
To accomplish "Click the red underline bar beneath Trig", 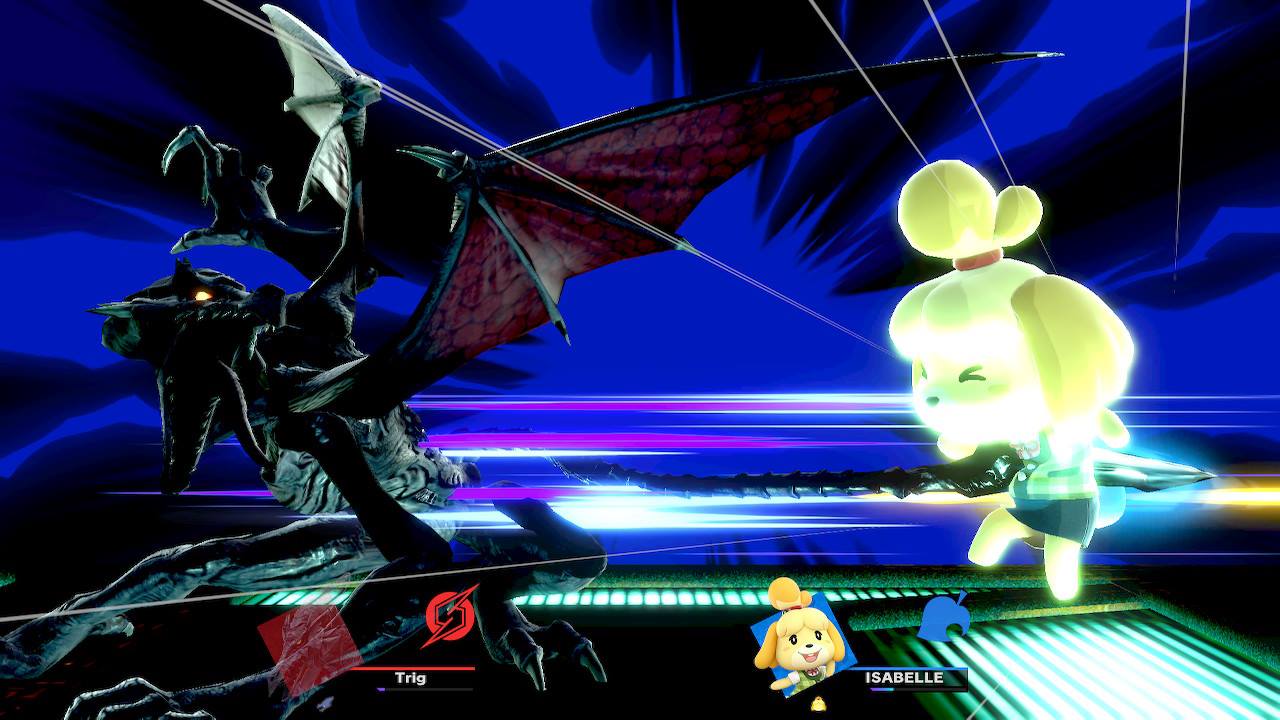I will [412, 668].
